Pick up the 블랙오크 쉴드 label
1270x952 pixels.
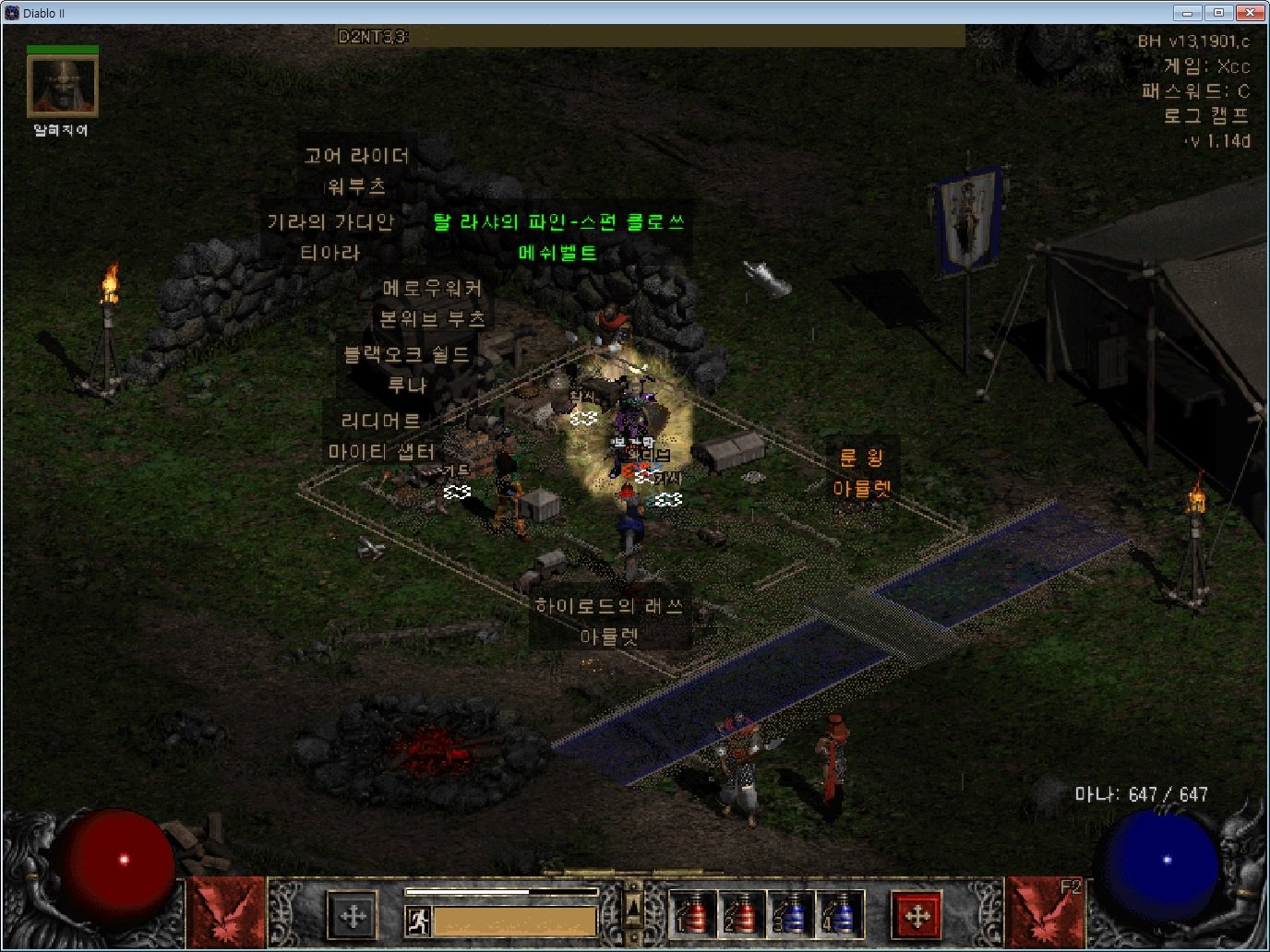pos(406,354)
